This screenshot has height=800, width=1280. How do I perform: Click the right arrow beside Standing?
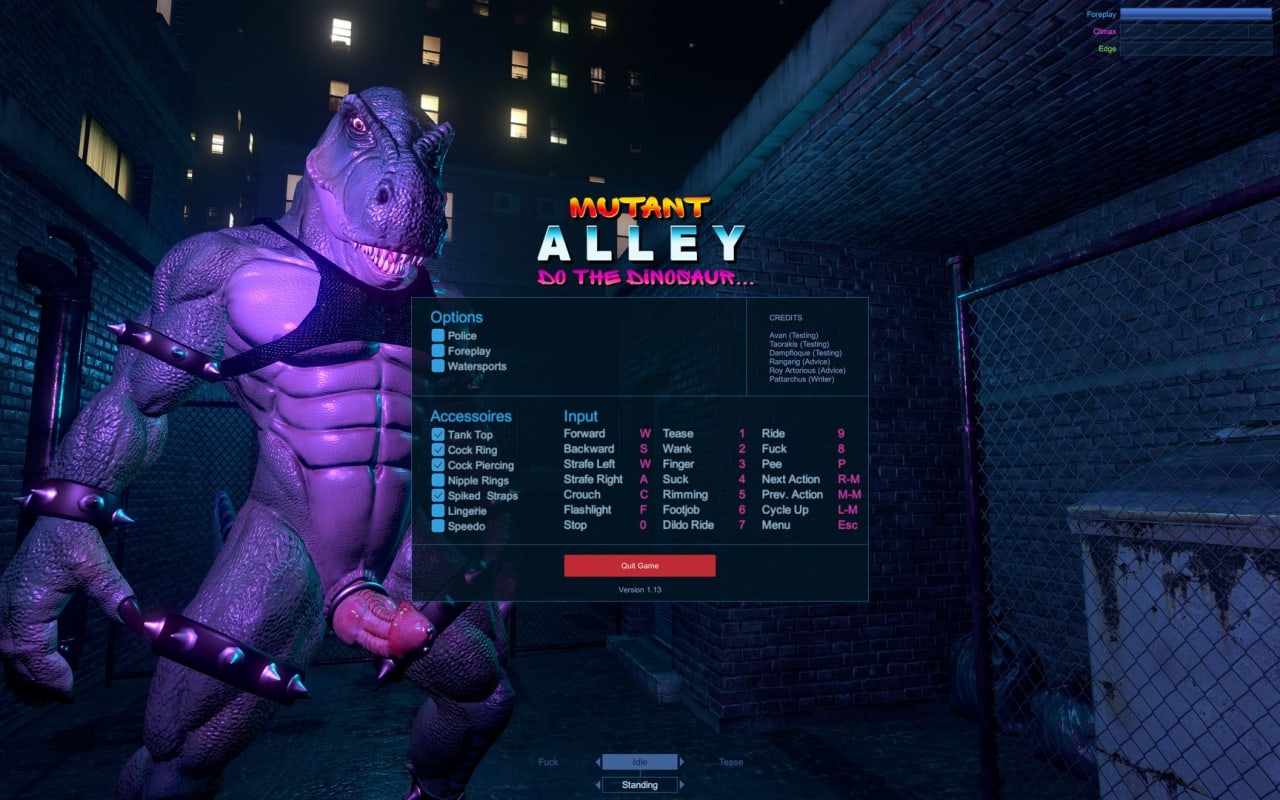pyautogui.click(x=682, y=785)
